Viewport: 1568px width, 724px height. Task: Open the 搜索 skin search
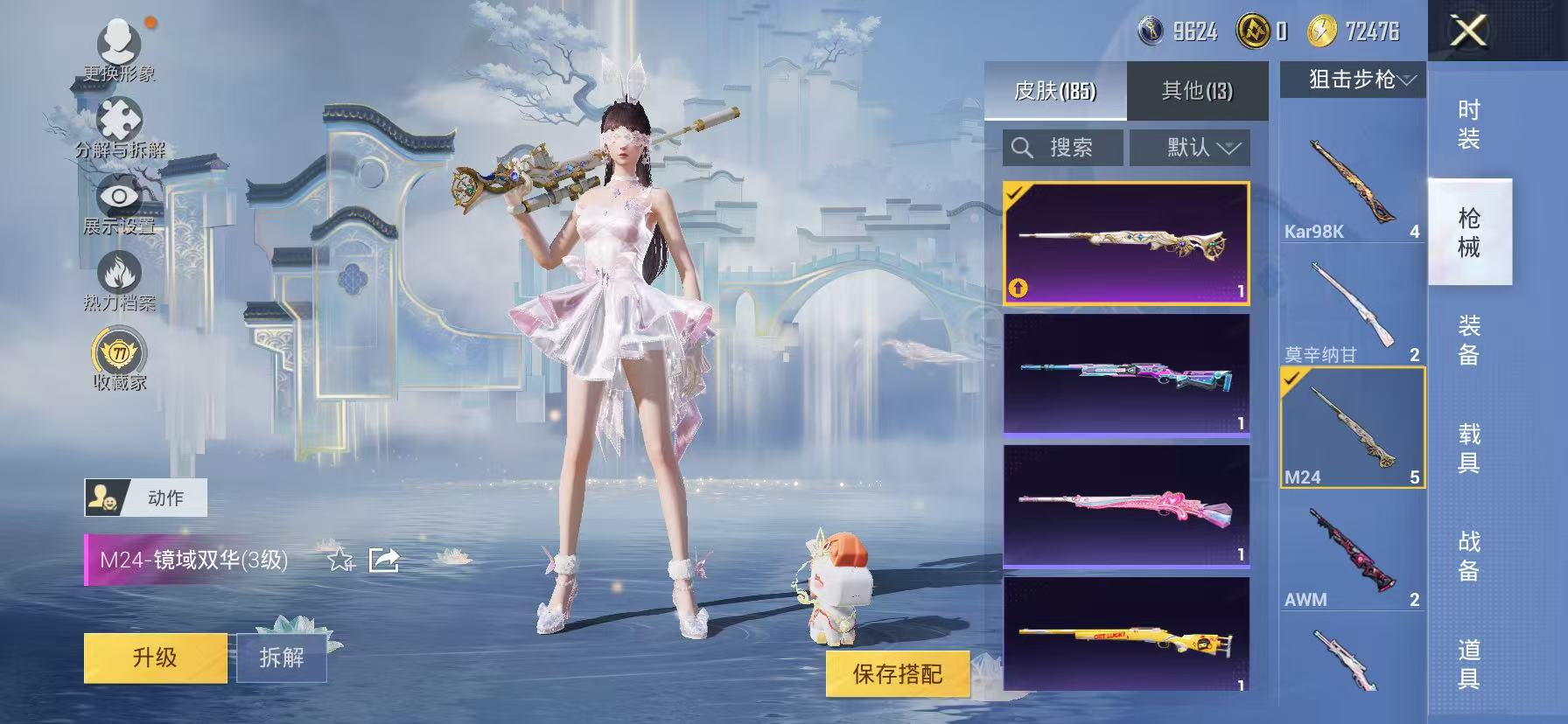coord(1062,147)
